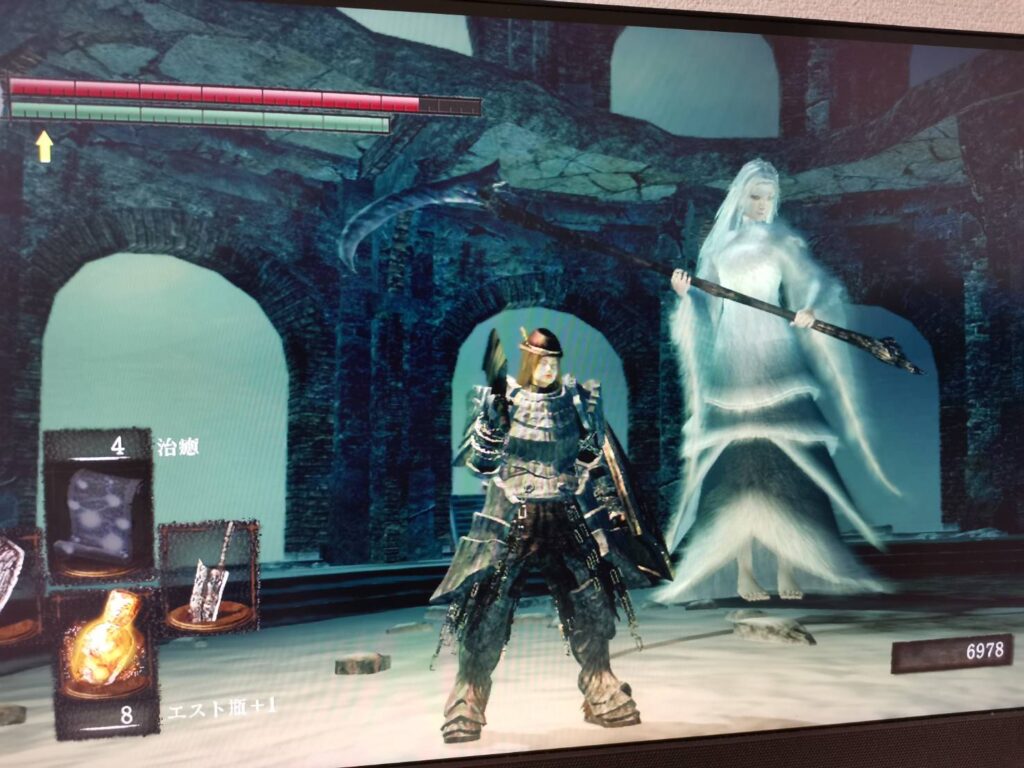This screenshot has width=1024, height=768.
Task: Select the left-hand shield slot
Action: tap(12, 585)
